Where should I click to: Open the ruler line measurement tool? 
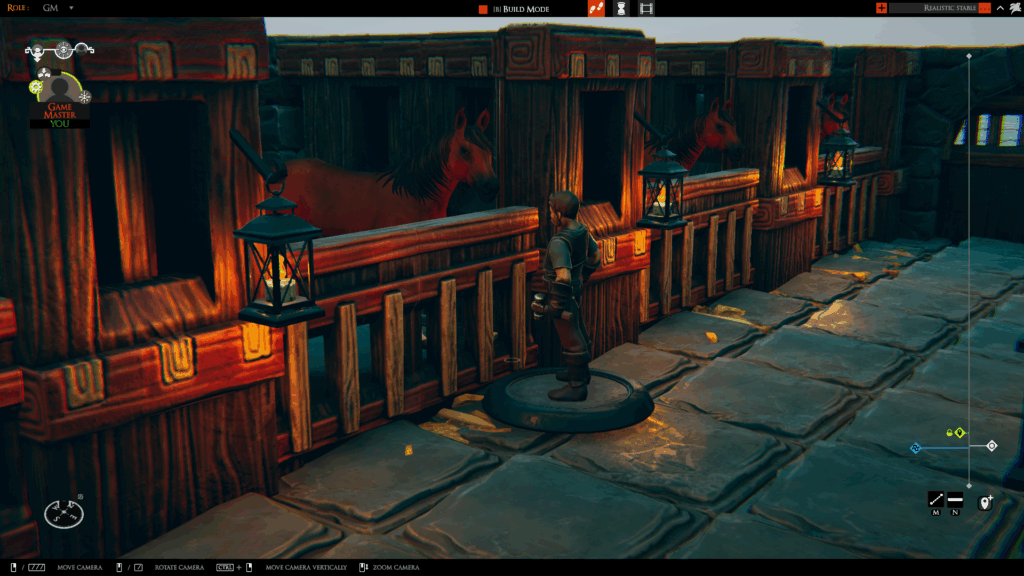pos(936,499)
